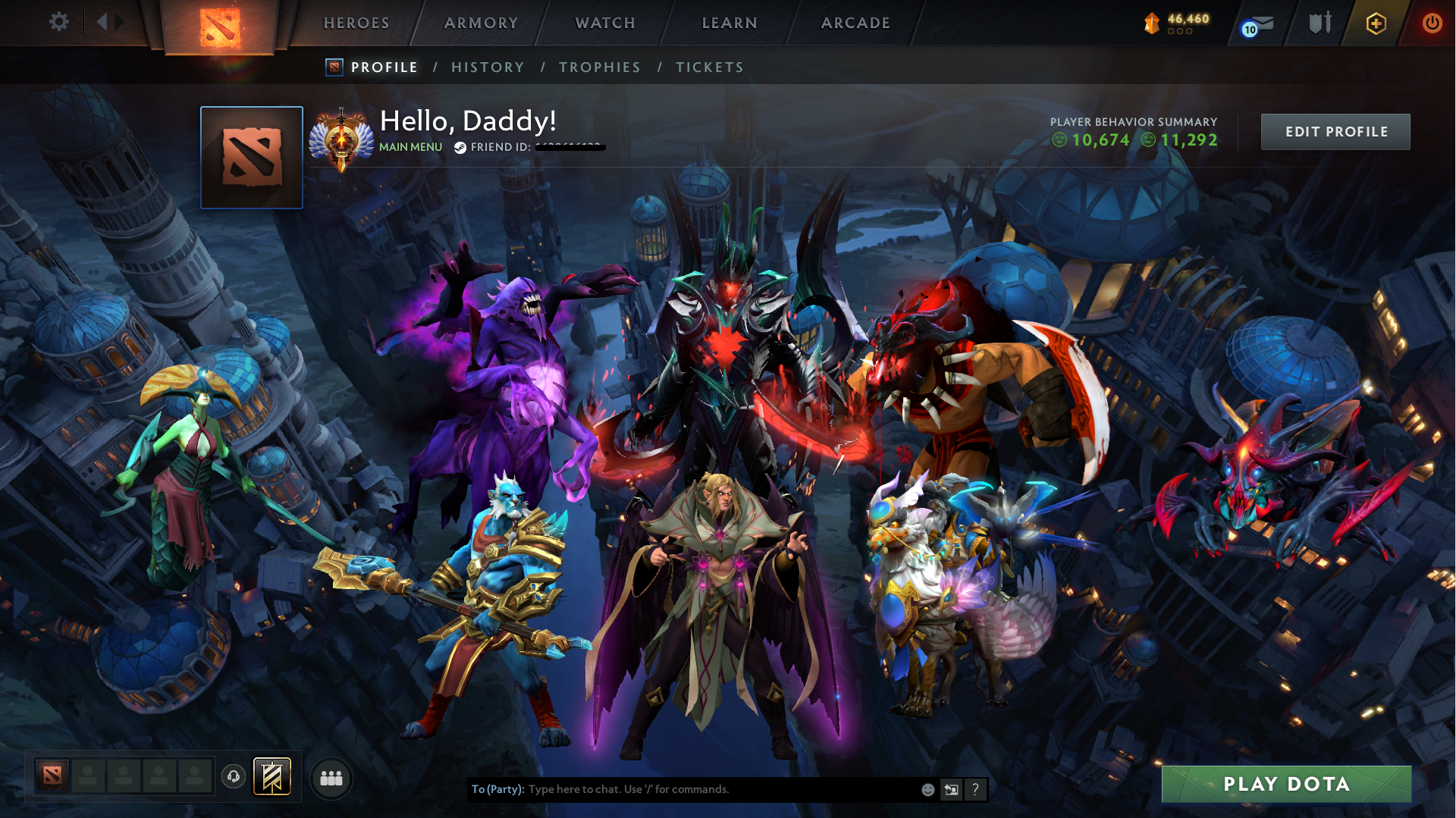This screenshot has height=818, width=1456.
Task: Click EDIT PROFILE
Action: pos(1335,131)
